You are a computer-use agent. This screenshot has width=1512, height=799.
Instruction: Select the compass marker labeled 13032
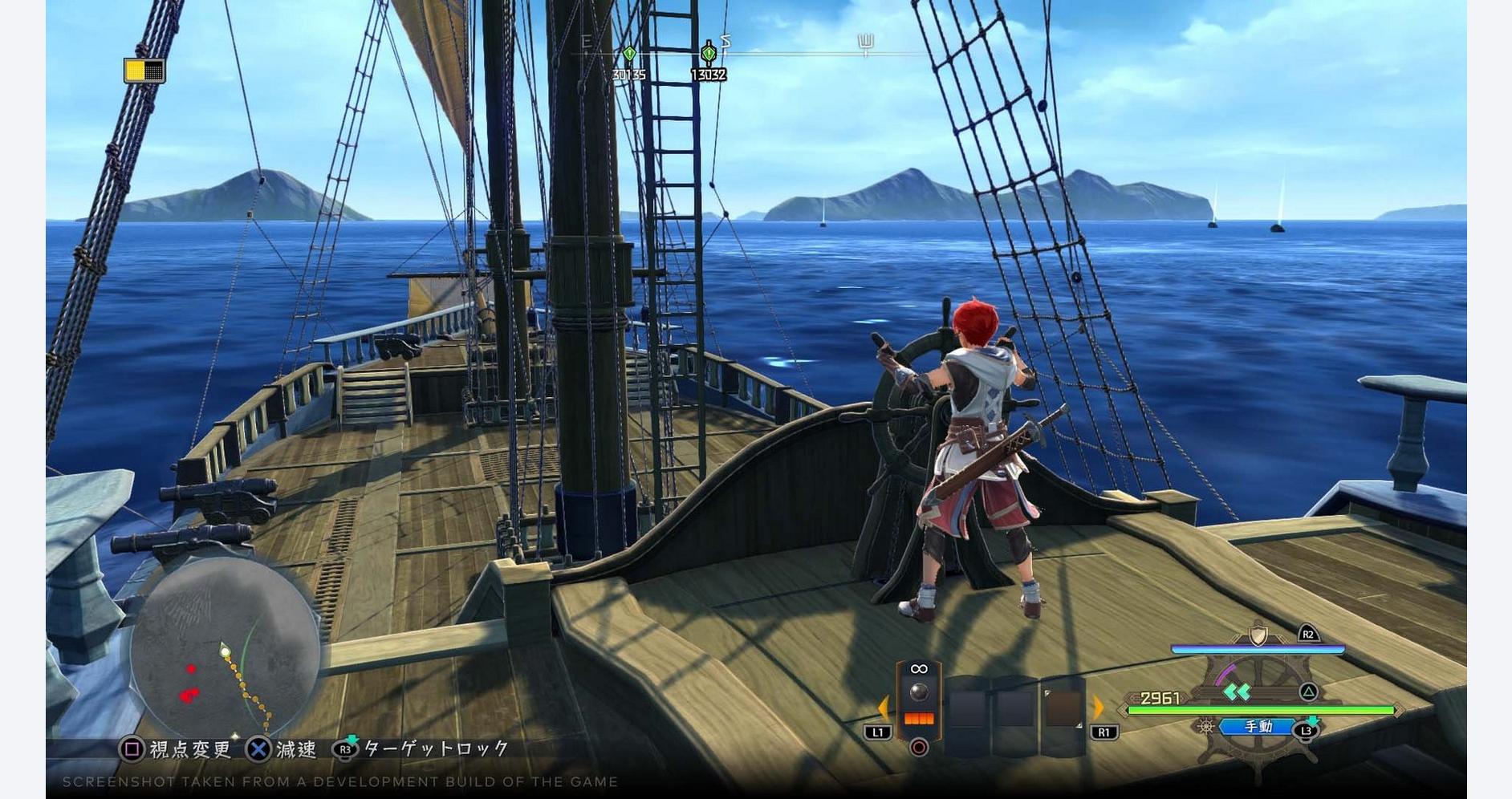point(708,54)
